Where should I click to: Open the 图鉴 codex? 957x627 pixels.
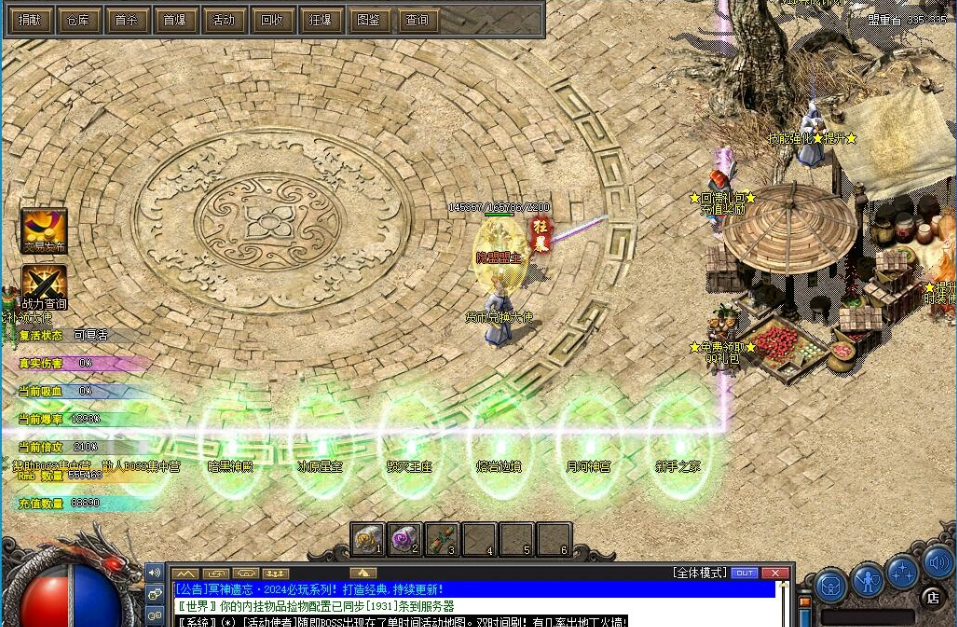[369, 20]
